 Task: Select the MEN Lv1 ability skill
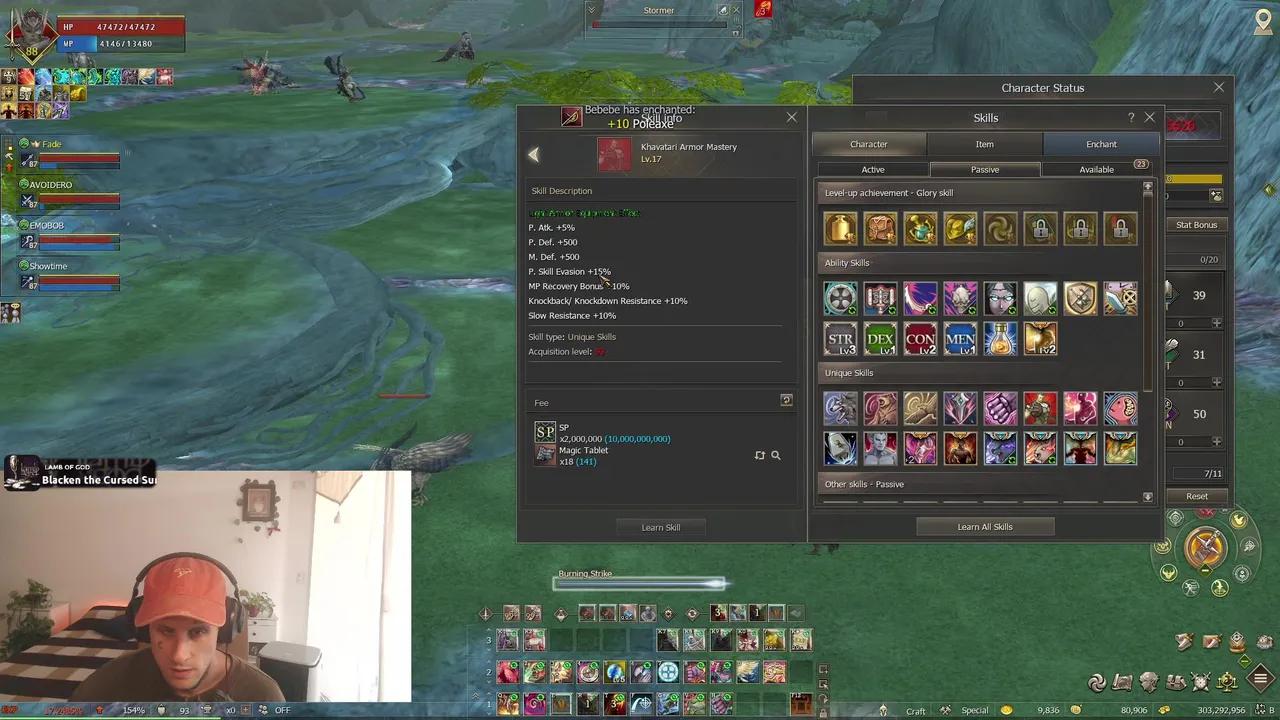960,339
